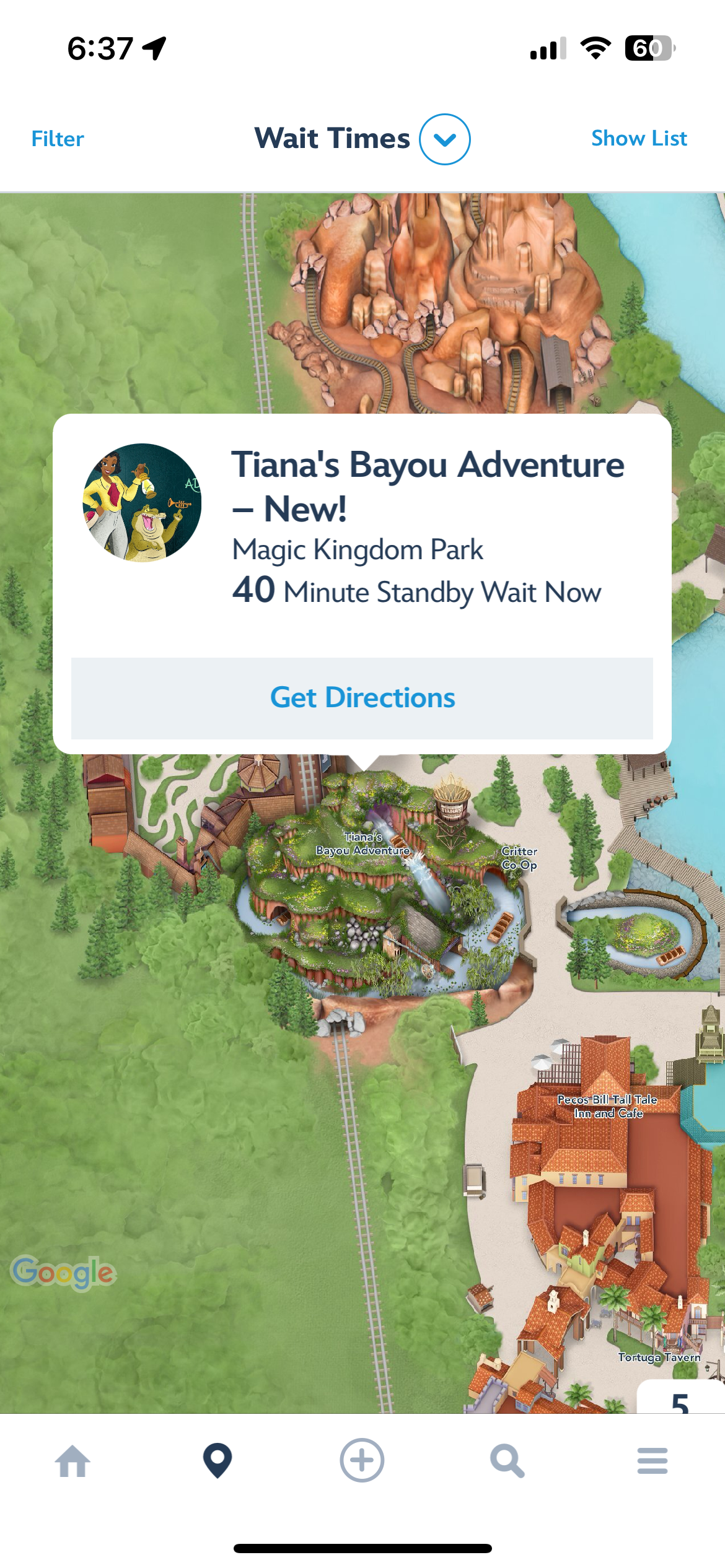
Task: Select the Critter Co-Op map label
Action: pos(519,858)
